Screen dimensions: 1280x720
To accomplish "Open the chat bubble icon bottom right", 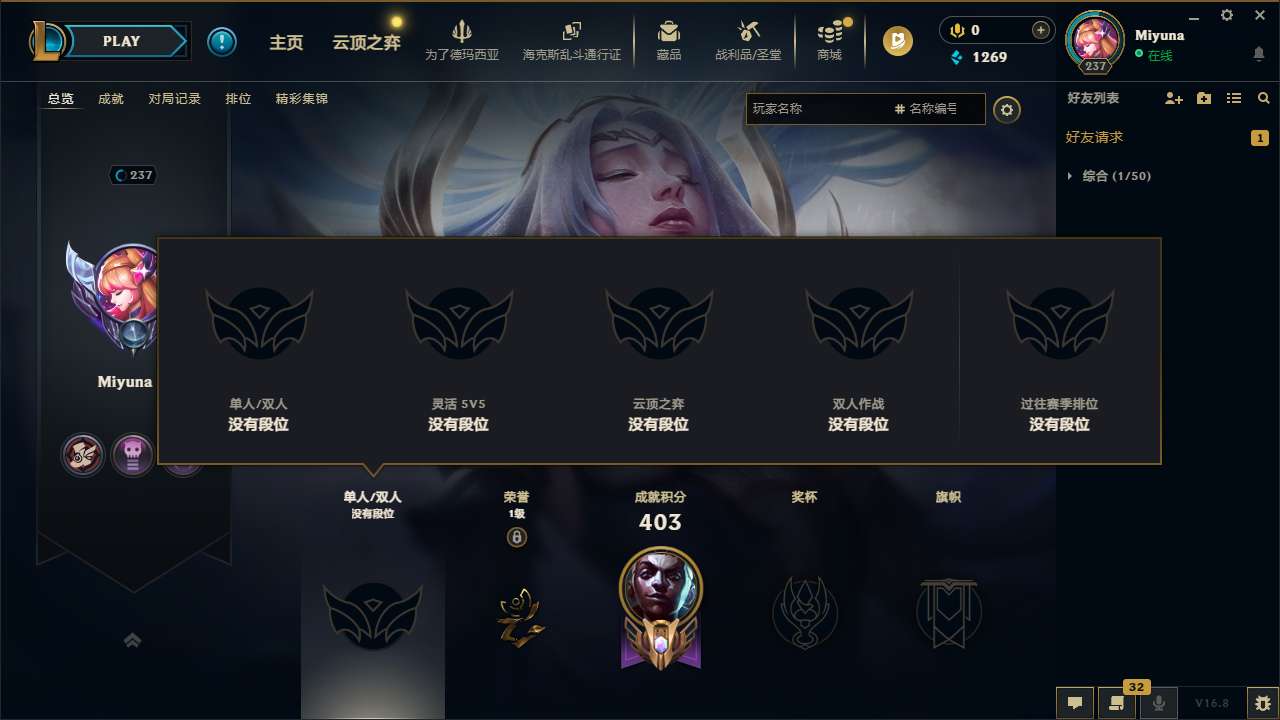I will tap(1074, 703).
